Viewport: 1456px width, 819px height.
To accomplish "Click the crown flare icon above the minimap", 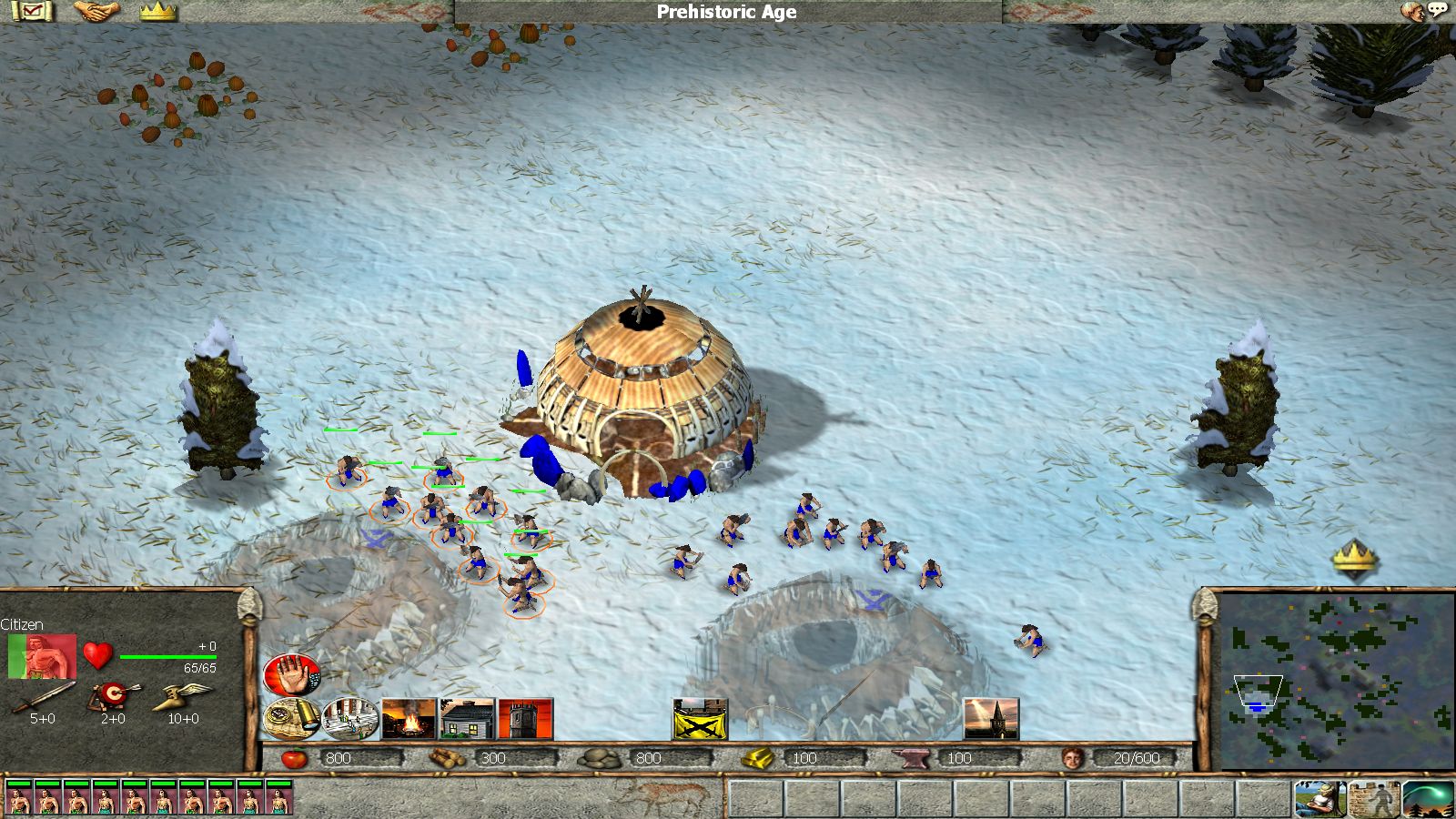I will pos(1355,556).
